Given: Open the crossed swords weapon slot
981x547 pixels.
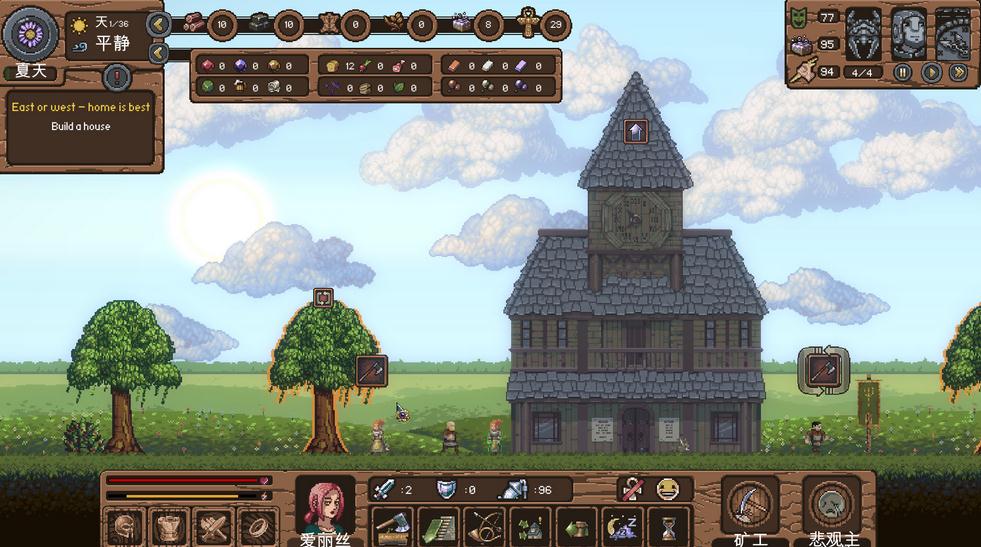Looking at the screenshot, I should [x=213, y=527].
